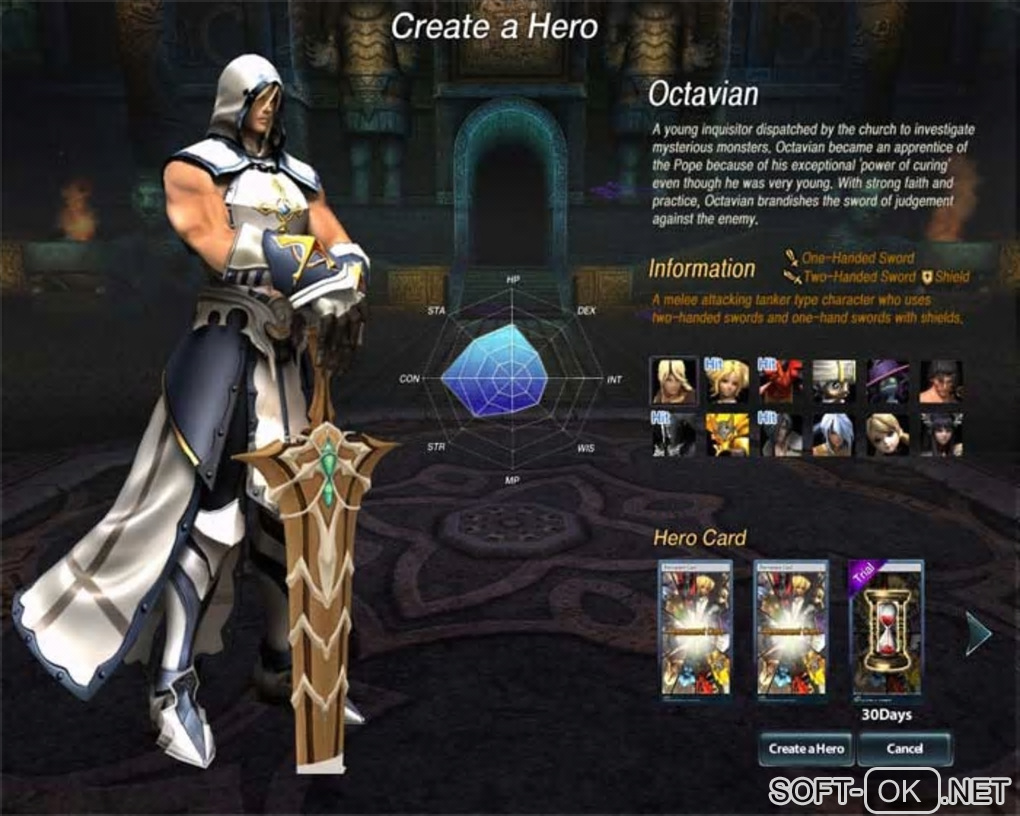This screenshot has height=816, width=1020.
Task: Cancel hero creation
Action: pos(904,748)
